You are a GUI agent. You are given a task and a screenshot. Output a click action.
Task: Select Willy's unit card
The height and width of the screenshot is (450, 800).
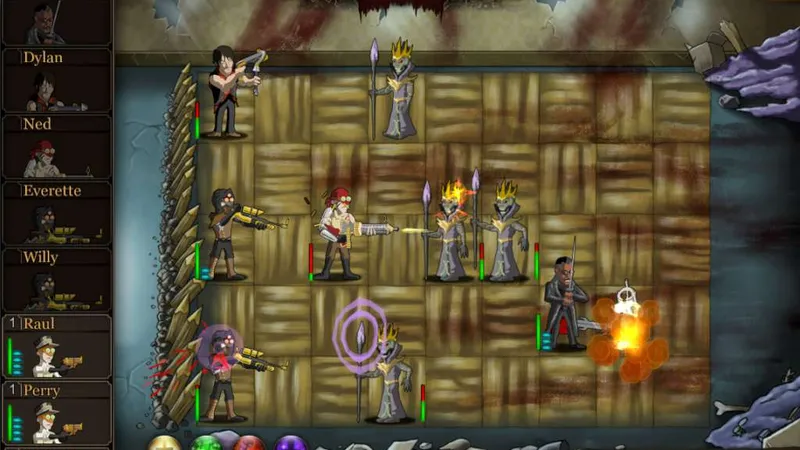click(x=55, y=280)
